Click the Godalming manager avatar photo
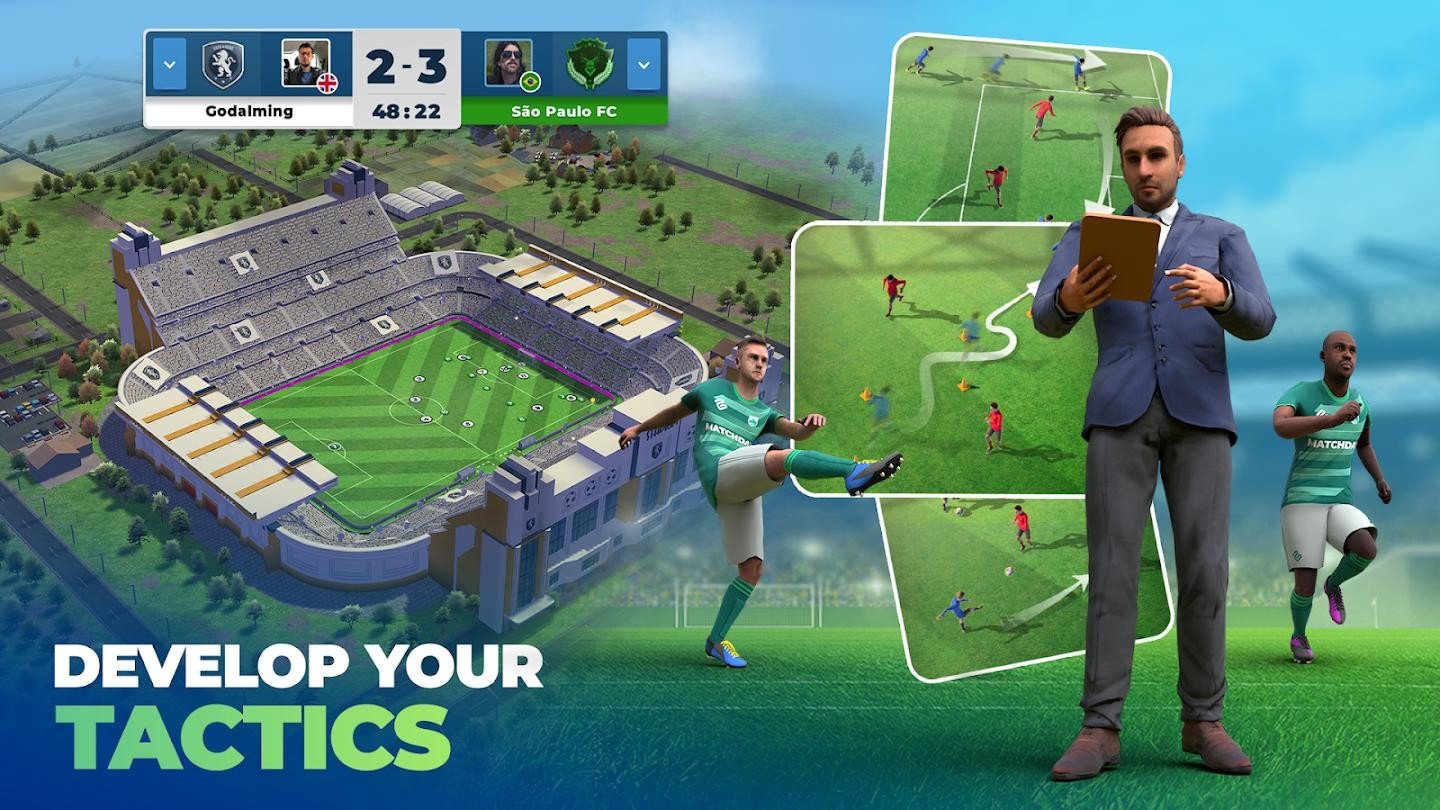The height and width of the screenshot is (810, 1440). pos(307,62)
